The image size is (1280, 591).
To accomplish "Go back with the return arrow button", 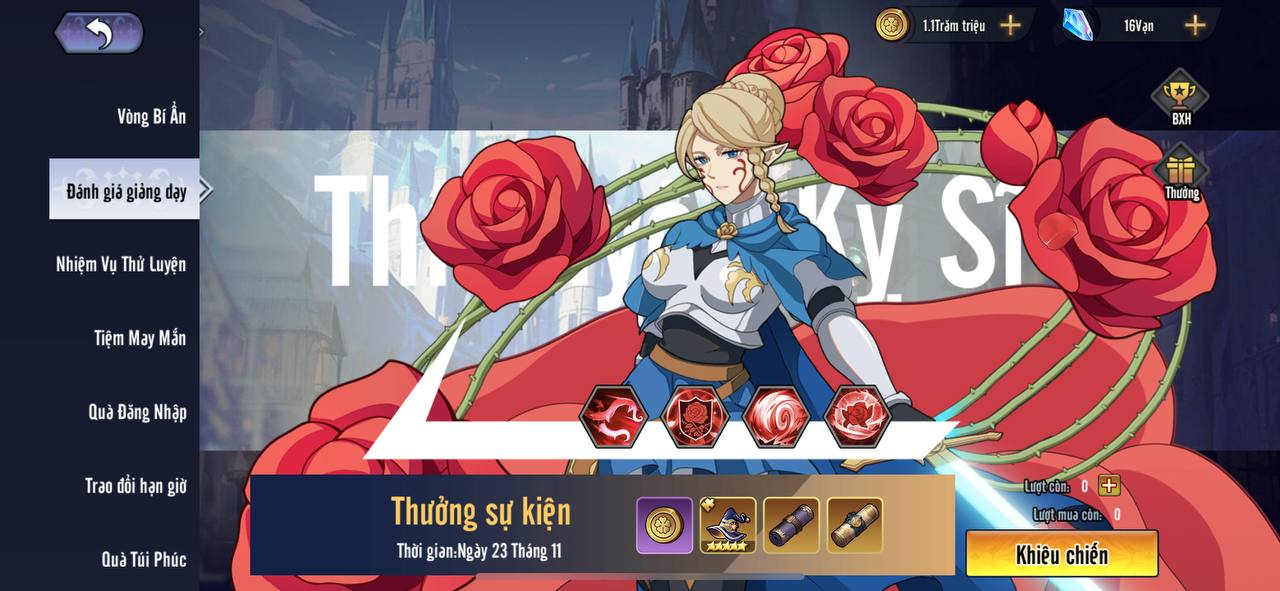I will point(99,33).
